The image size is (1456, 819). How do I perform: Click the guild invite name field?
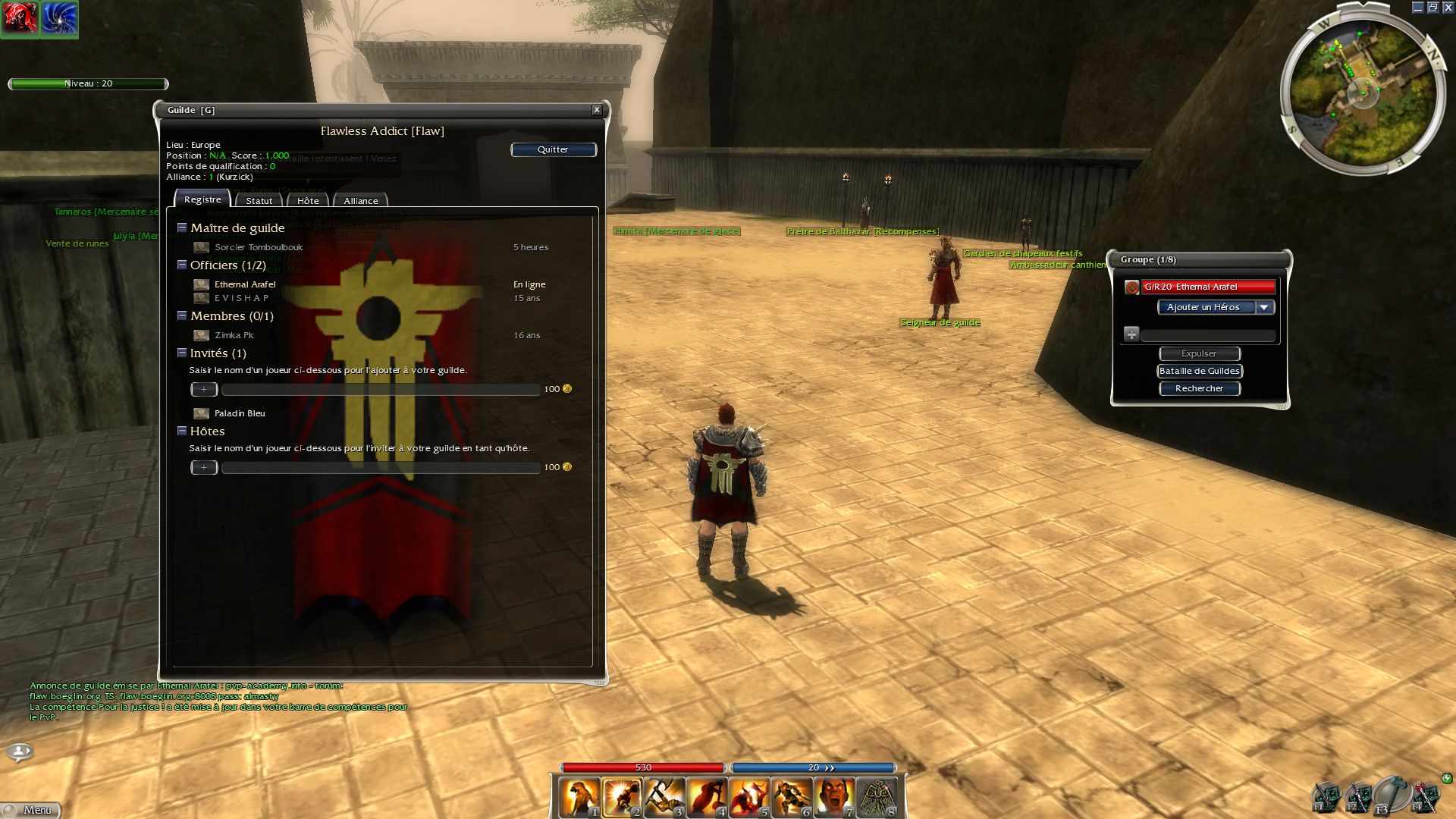point(381,390)
